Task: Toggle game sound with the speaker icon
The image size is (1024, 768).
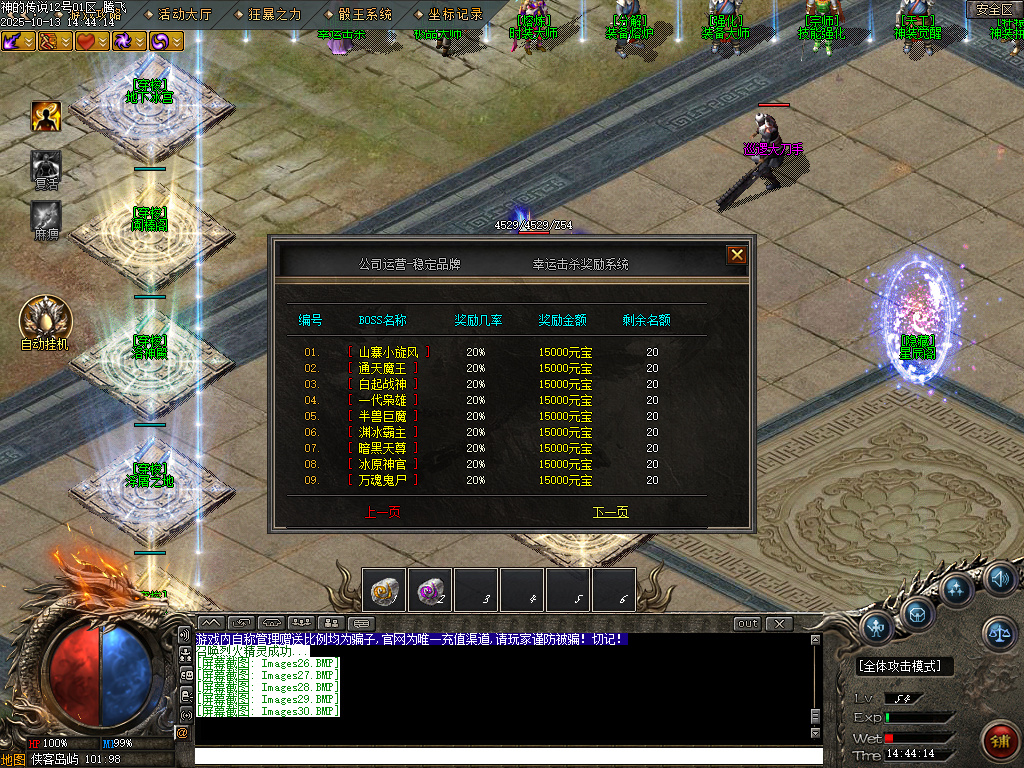Action: (x=999, y=579)
